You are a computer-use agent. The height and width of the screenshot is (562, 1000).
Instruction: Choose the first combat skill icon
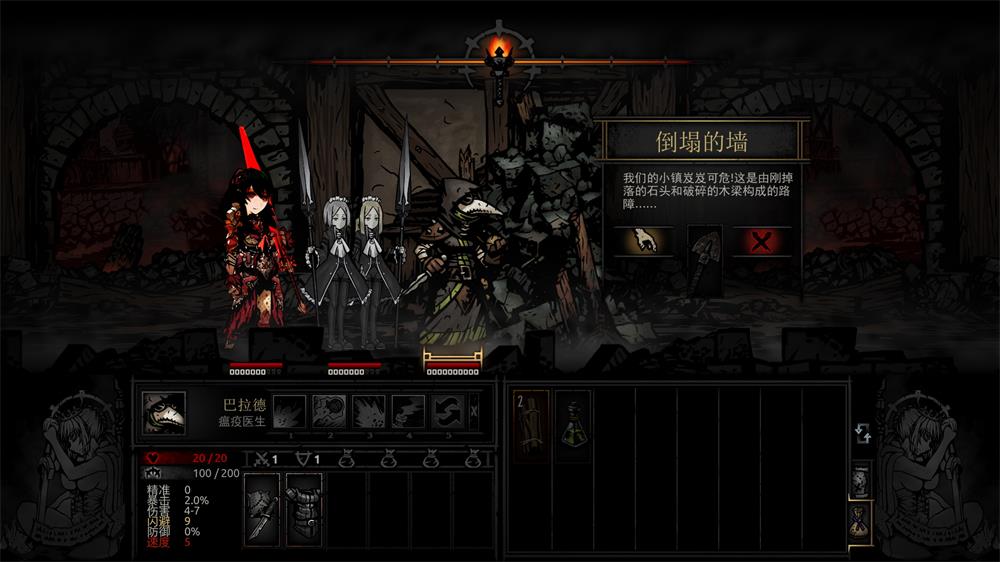coord(290,411)
